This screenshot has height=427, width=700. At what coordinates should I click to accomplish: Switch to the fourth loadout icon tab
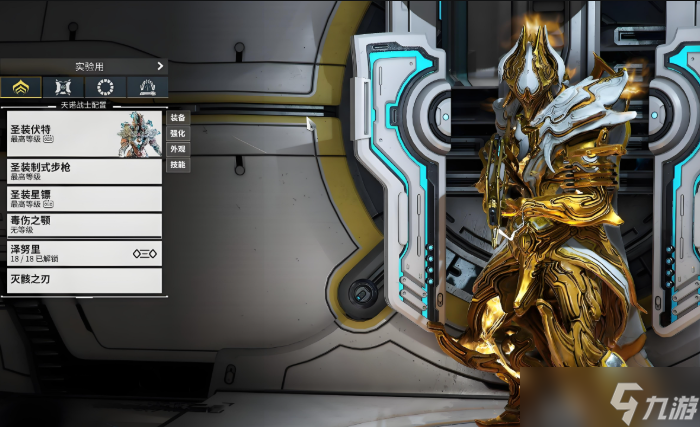(x=147, y=87)
